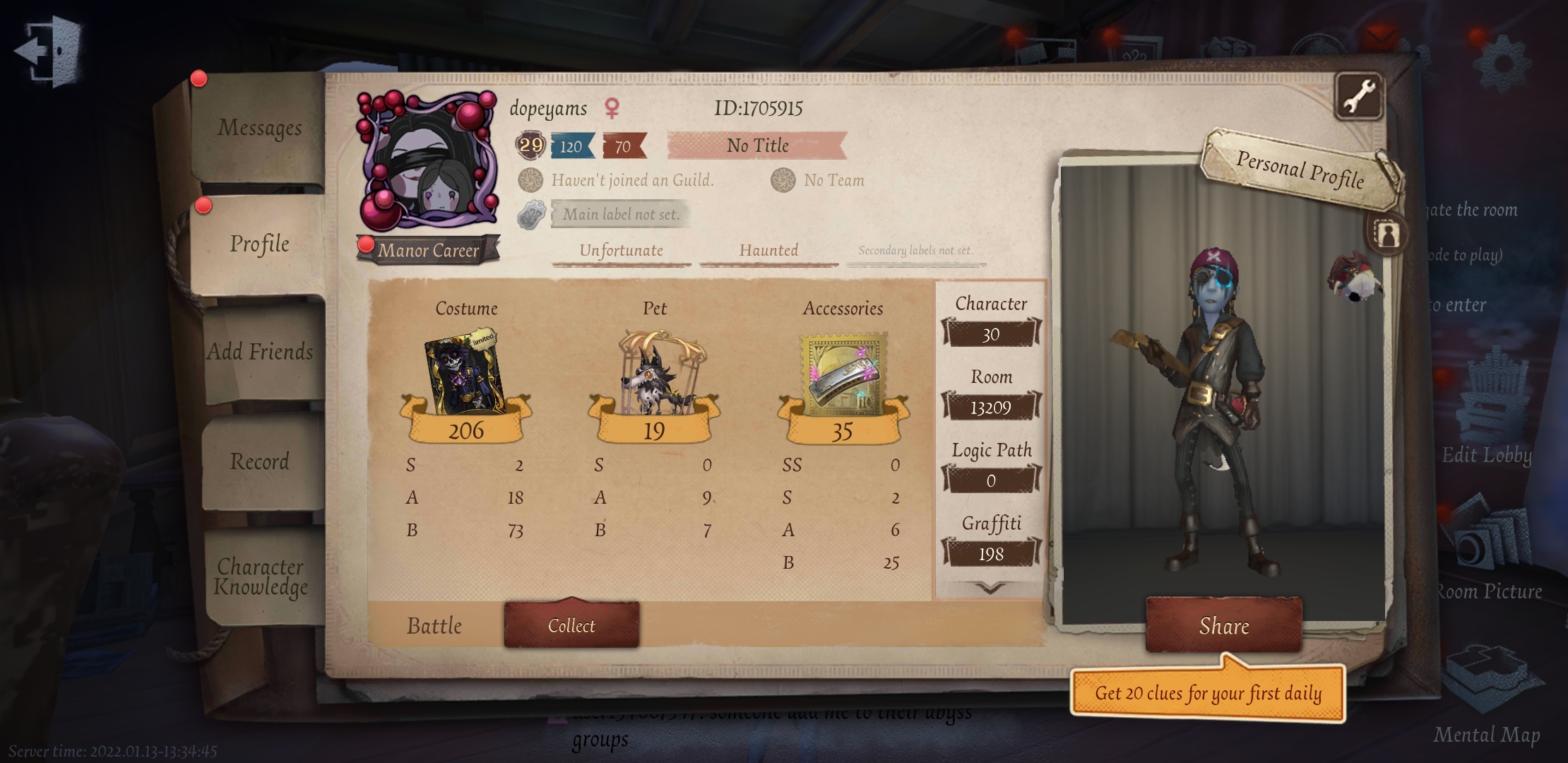
Task: Select the Guild emblem icon next to guild status
Action: point(530,180)
